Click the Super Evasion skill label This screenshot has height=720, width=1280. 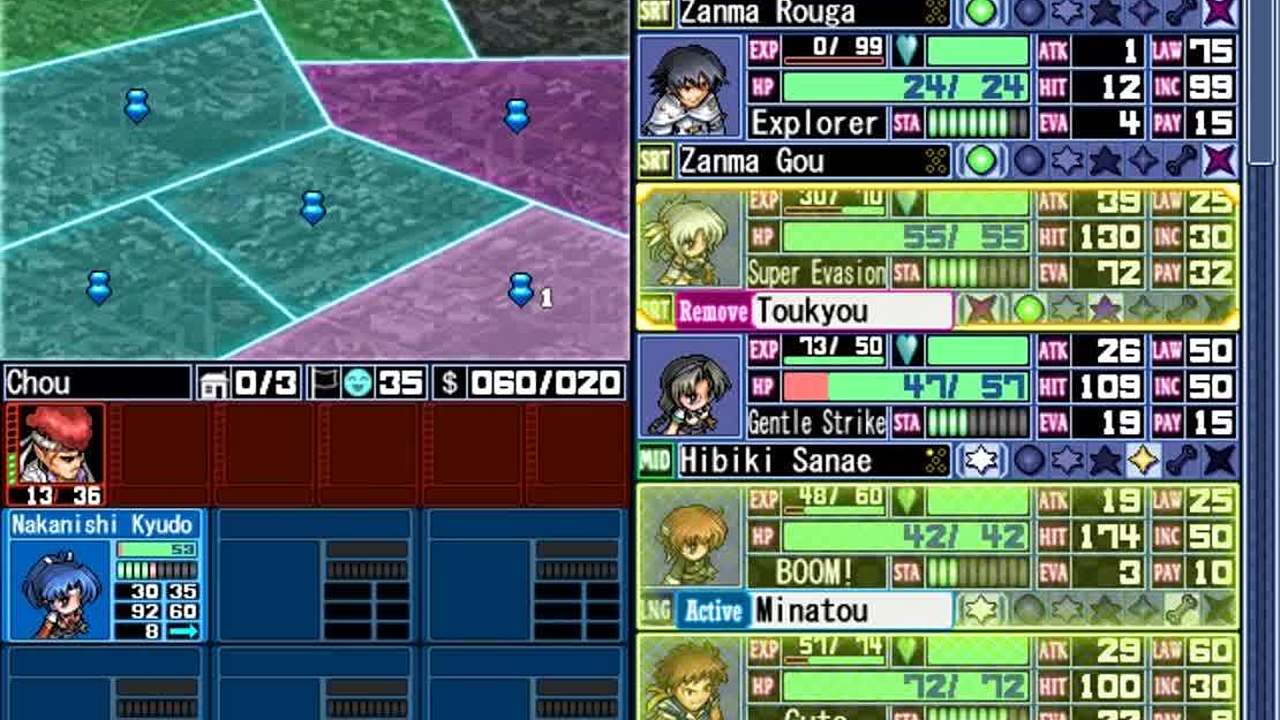[x=816, y=273]
